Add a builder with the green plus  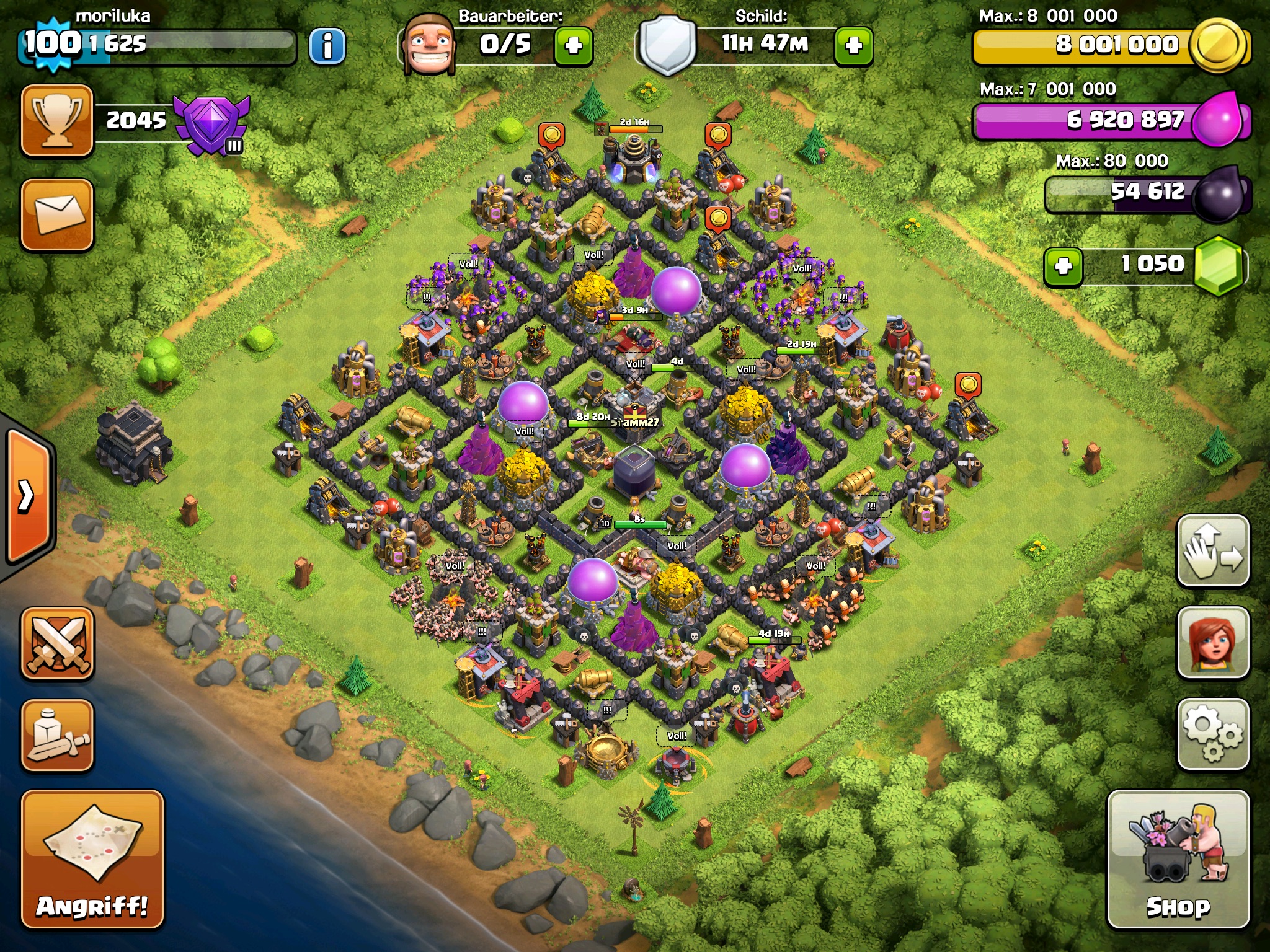[x=573, y=46]
